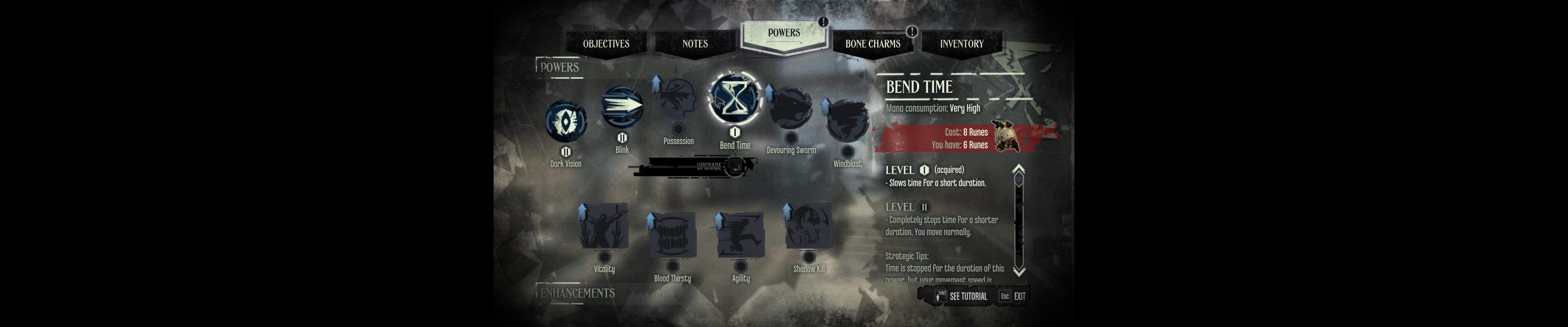The width and height of the screenshot is (1568, 327).
Task: Open the Inventory tab
Action: tap(962, 43)
